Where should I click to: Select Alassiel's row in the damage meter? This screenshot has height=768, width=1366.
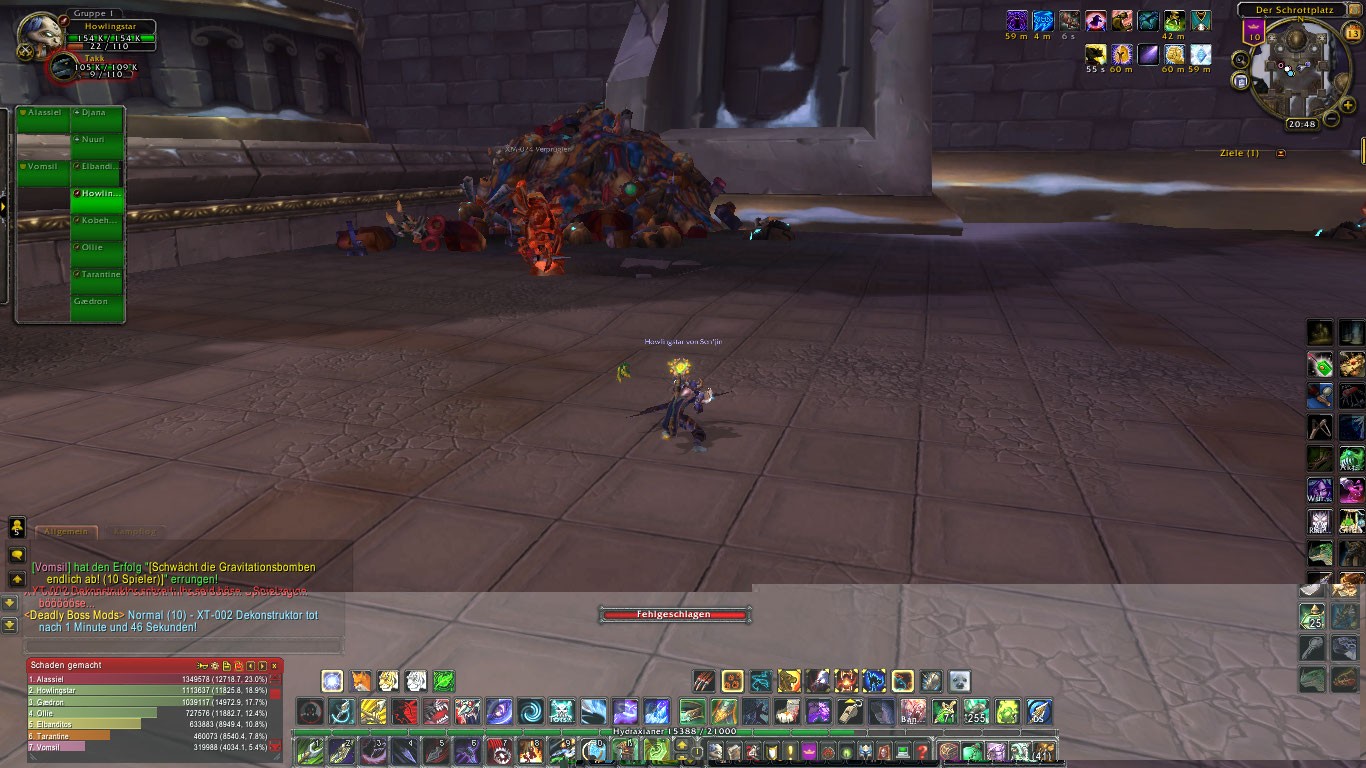[x=148, y=679]
